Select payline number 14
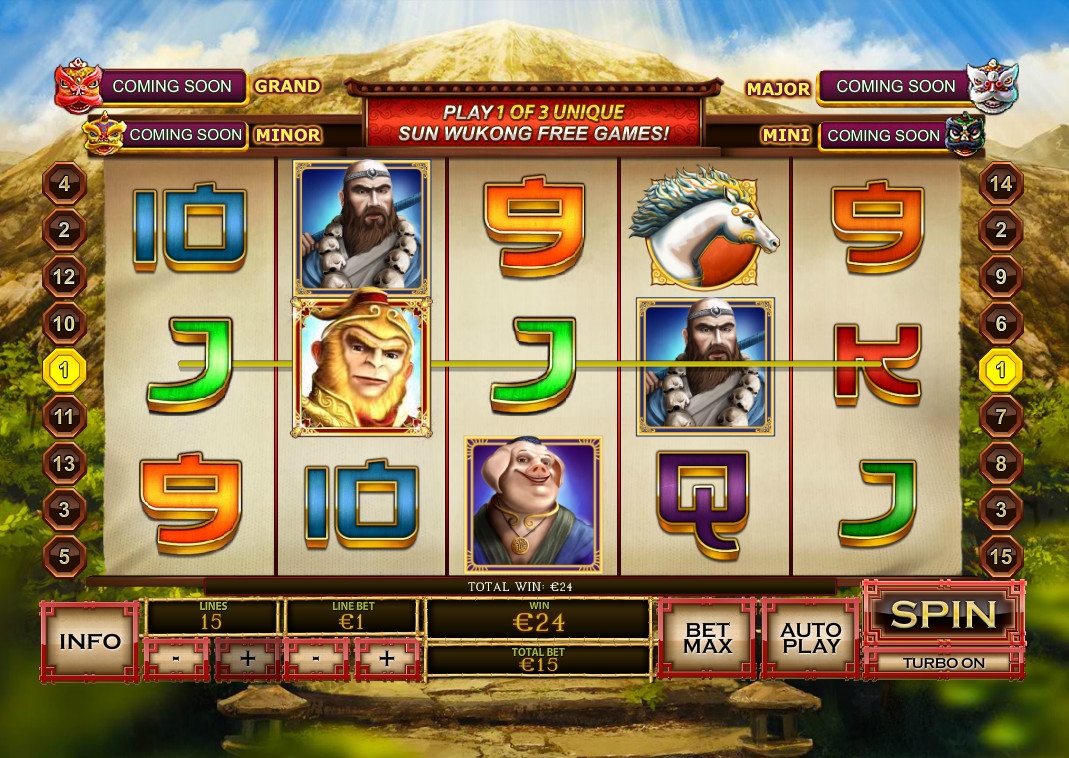1069x758 pixels. tap(1001, 184)
